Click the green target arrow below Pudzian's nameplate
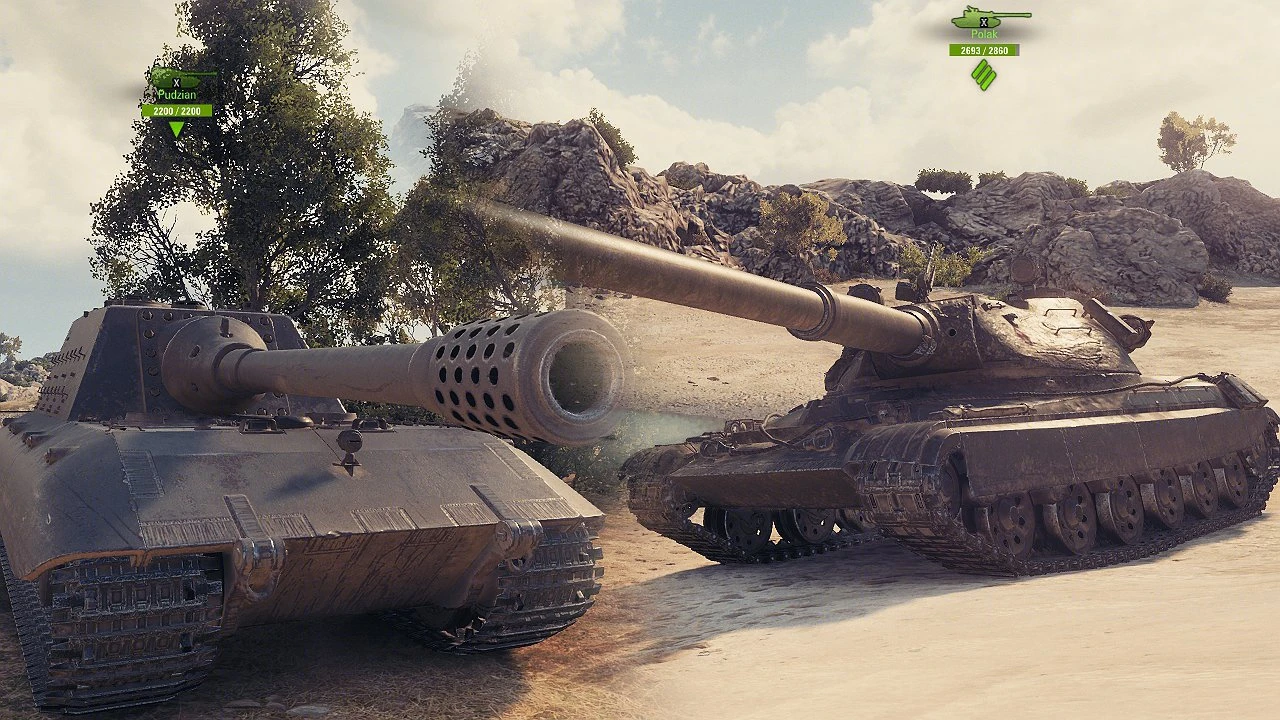This screenshot has height=720, width=1280. [x=175, y=128]
